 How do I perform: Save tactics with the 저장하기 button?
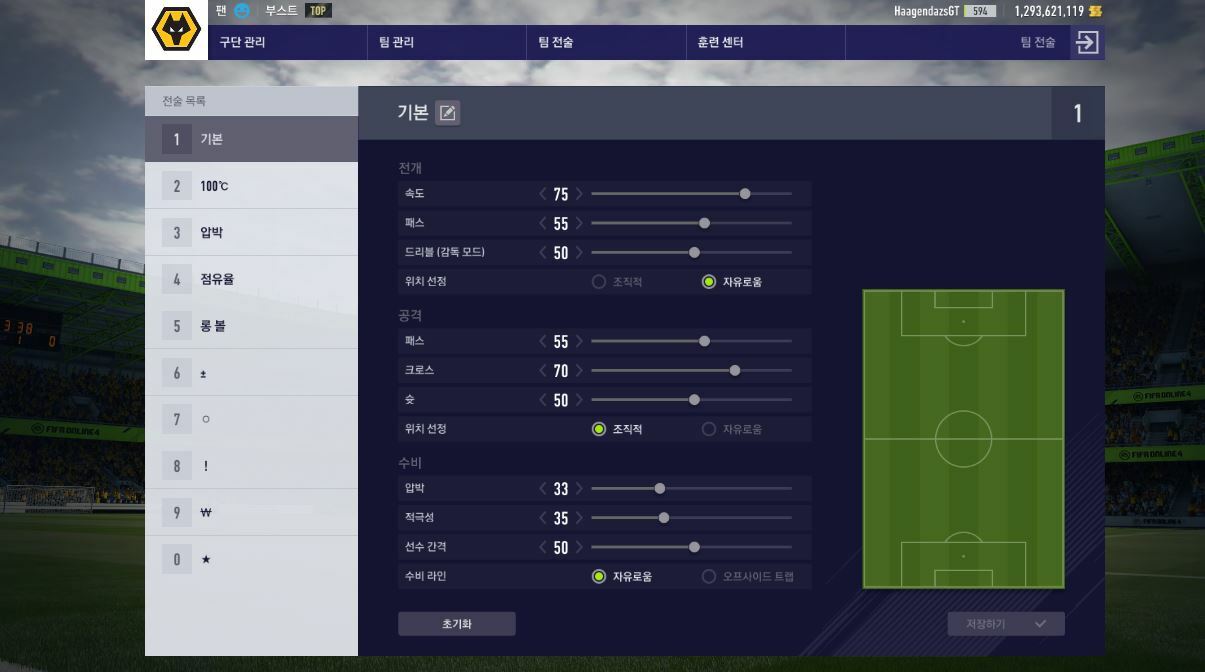1005,624
